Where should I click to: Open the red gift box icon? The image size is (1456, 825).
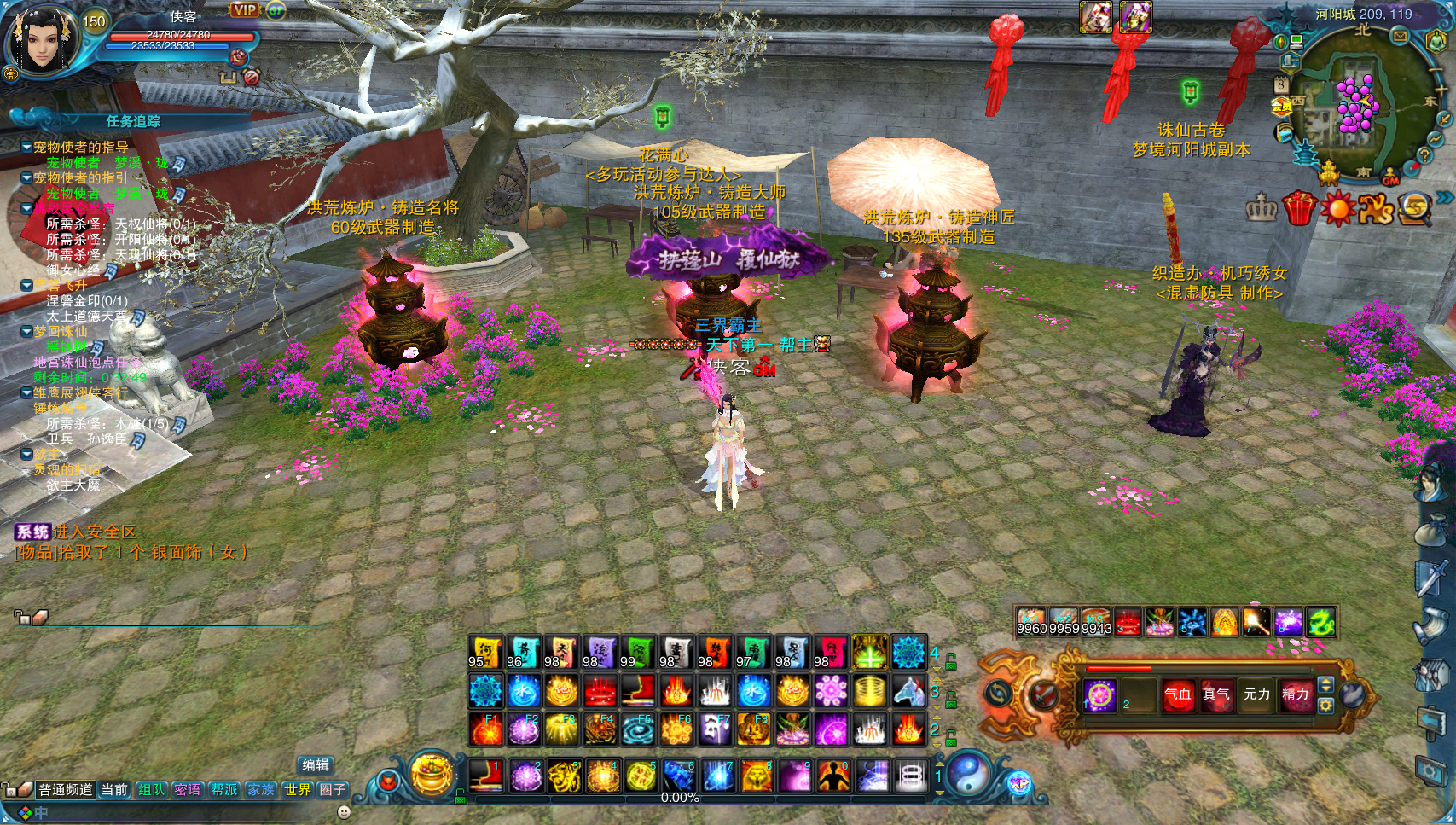click(1299, 208)
